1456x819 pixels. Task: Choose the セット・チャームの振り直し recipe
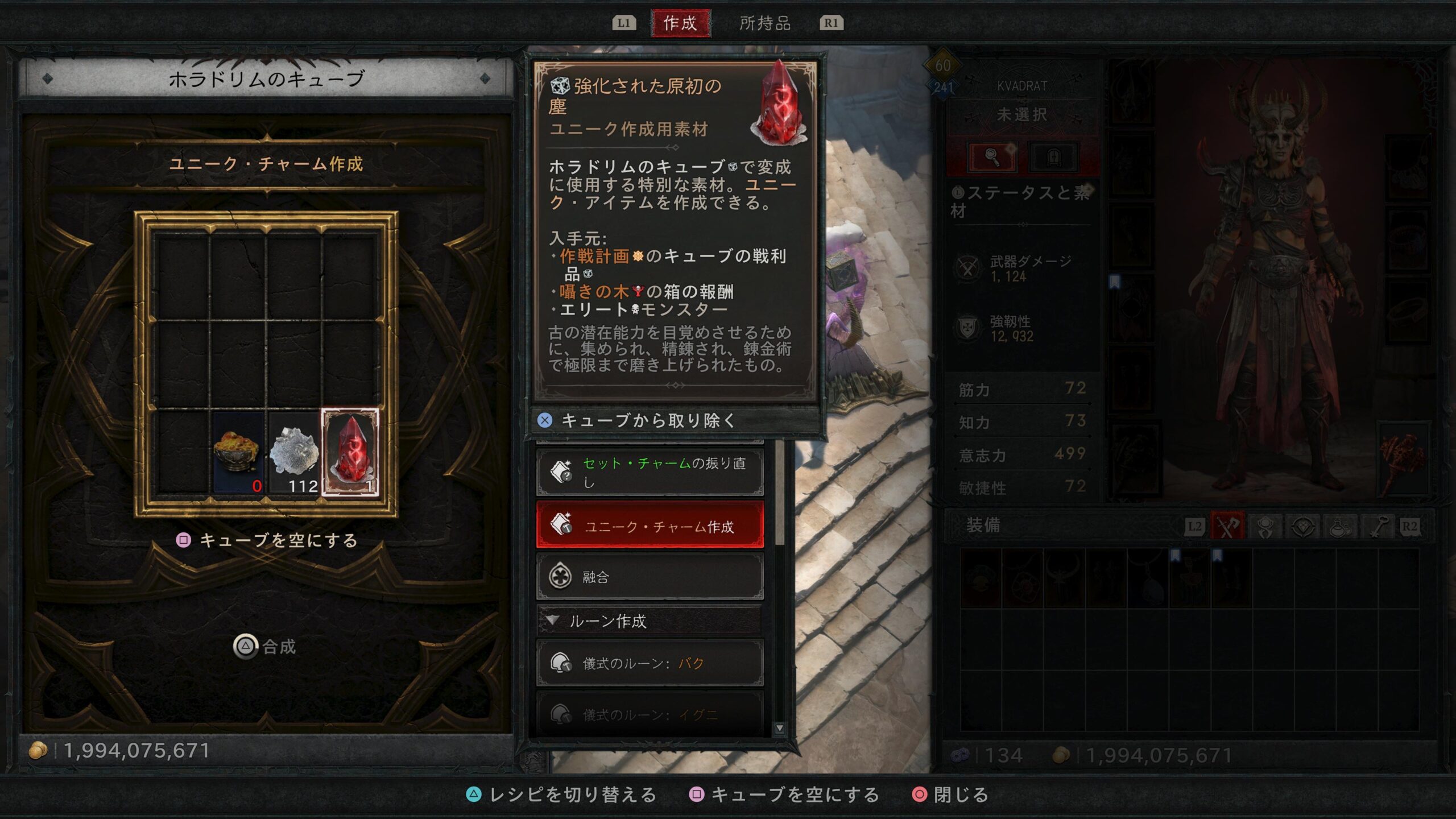click(650, 472)
